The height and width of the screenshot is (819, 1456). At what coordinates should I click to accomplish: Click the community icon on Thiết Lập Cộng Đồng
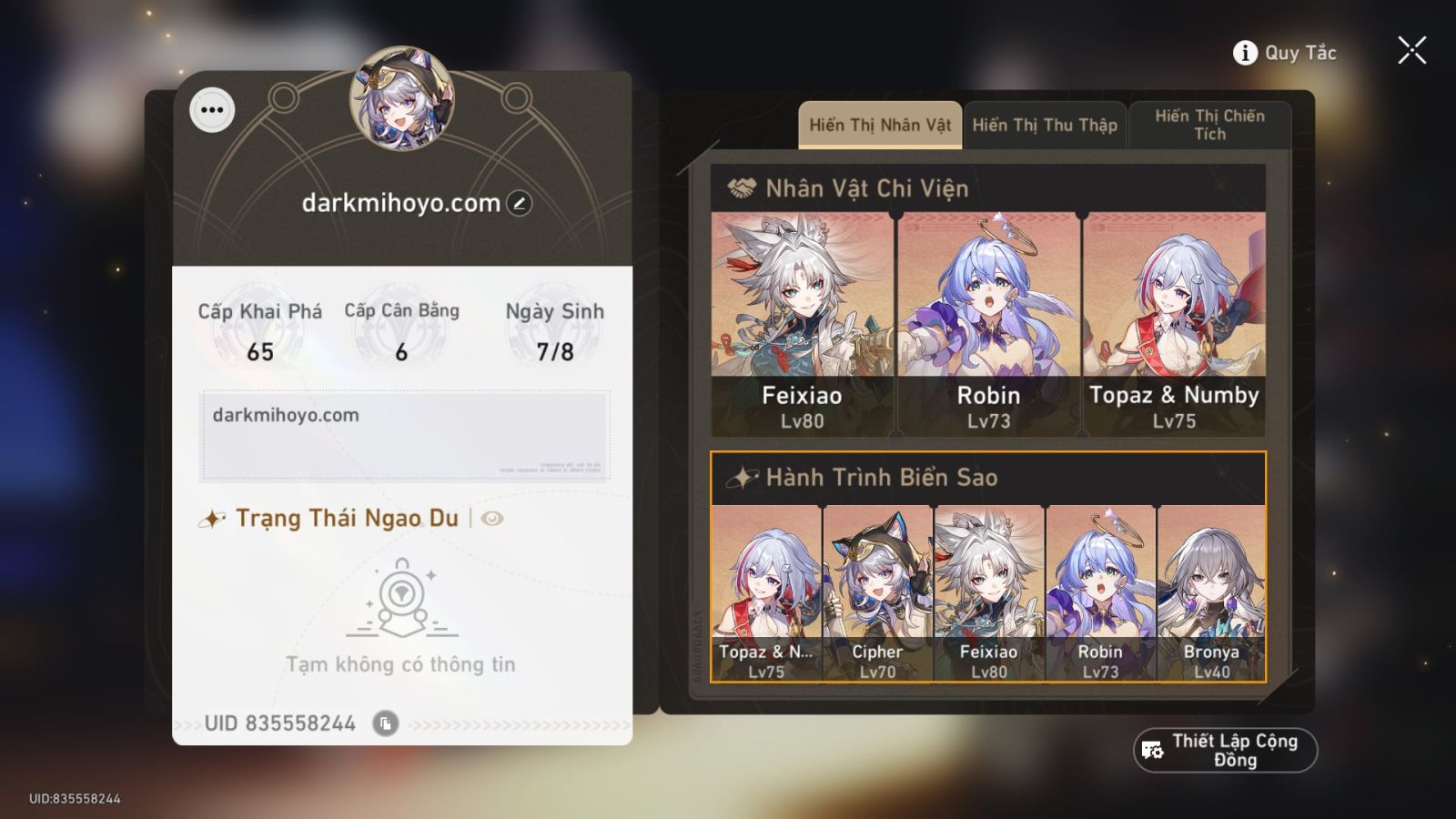click(1152, 750)
